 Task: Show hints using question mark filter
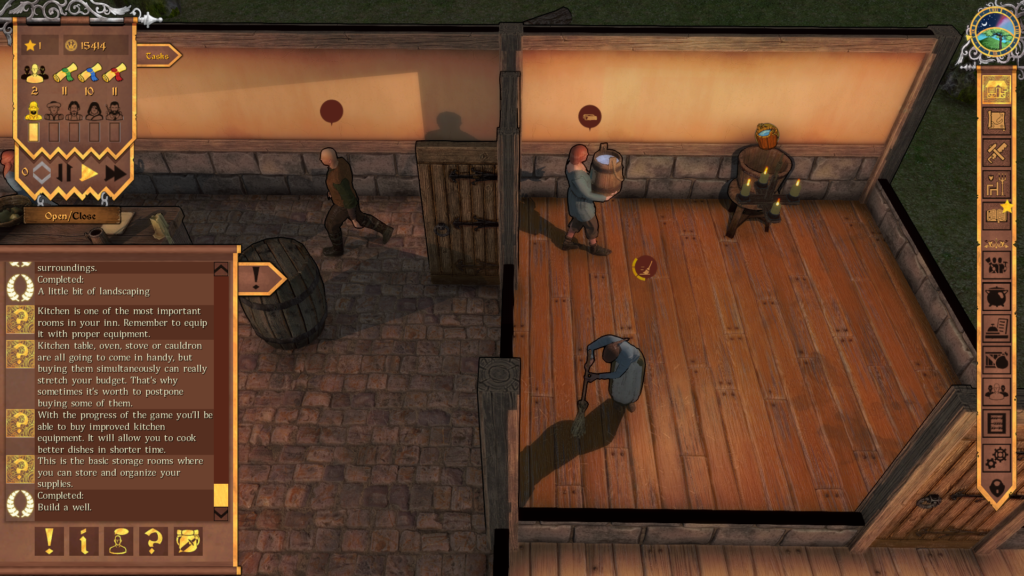click(153, 541)
